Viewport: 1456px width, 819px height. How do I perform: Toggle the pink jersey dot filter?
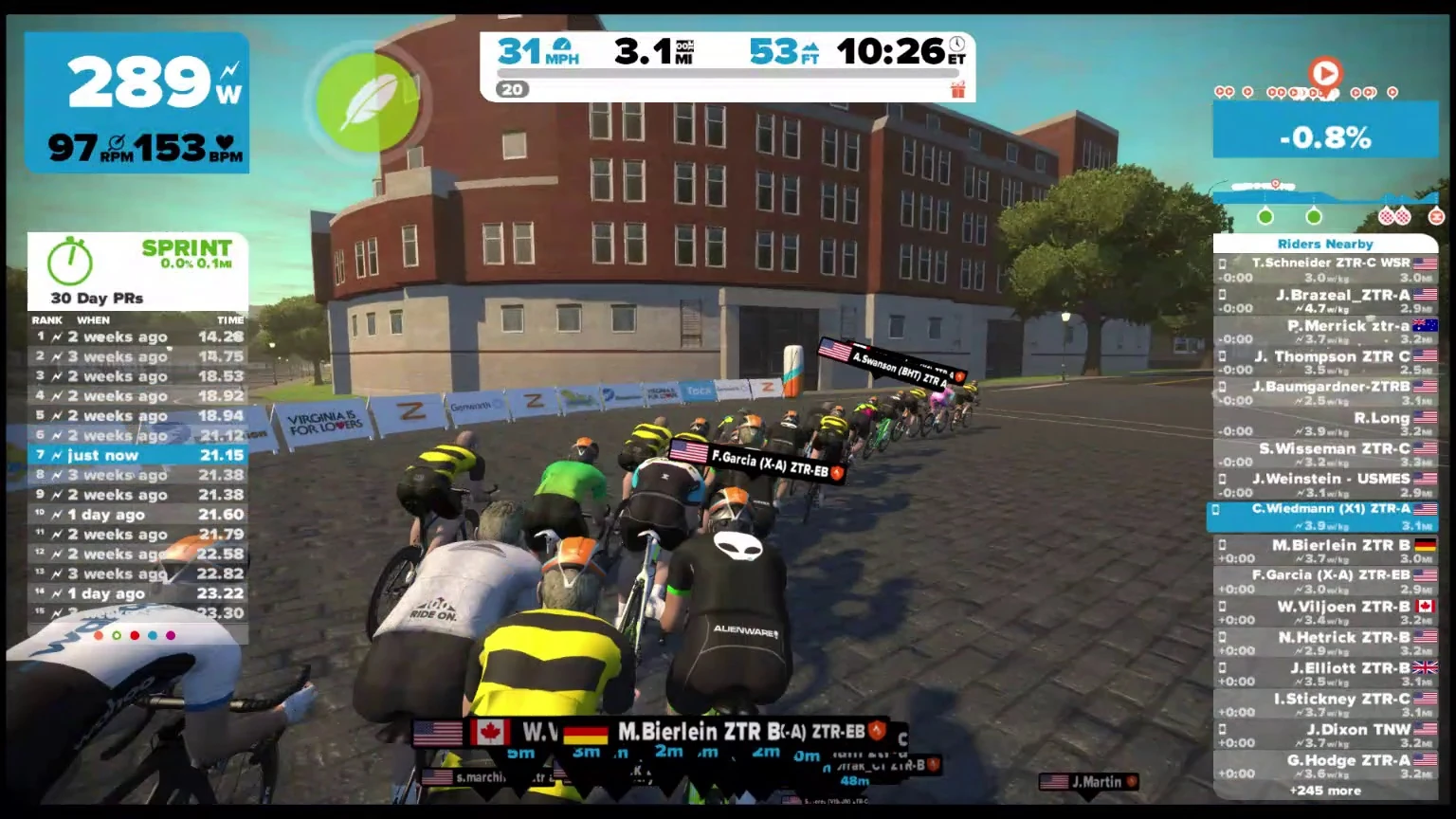pos(171,635)
